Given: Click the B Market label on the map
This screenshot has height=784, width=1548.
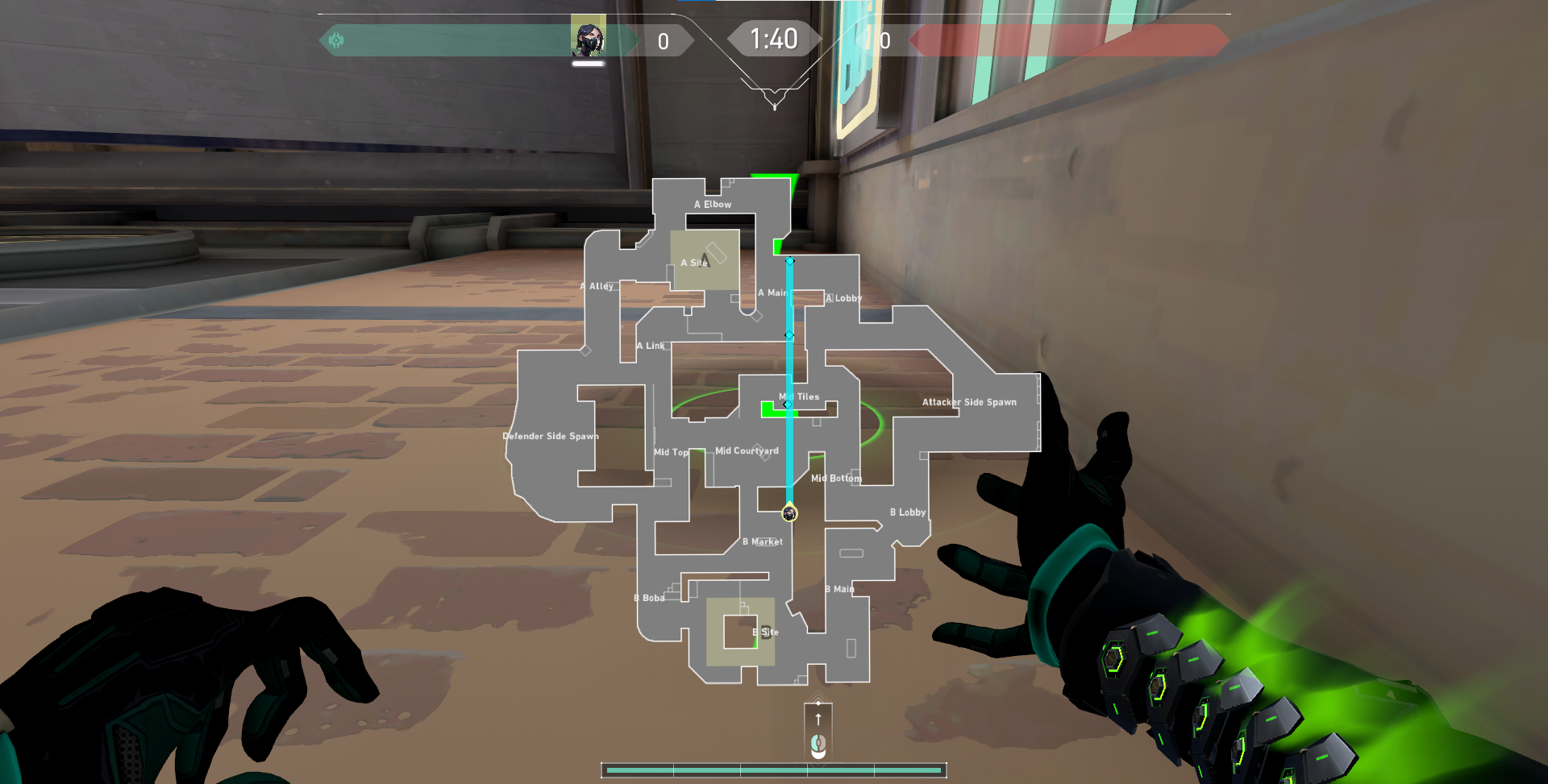Looking at the screenshot, I should (763, 541).
